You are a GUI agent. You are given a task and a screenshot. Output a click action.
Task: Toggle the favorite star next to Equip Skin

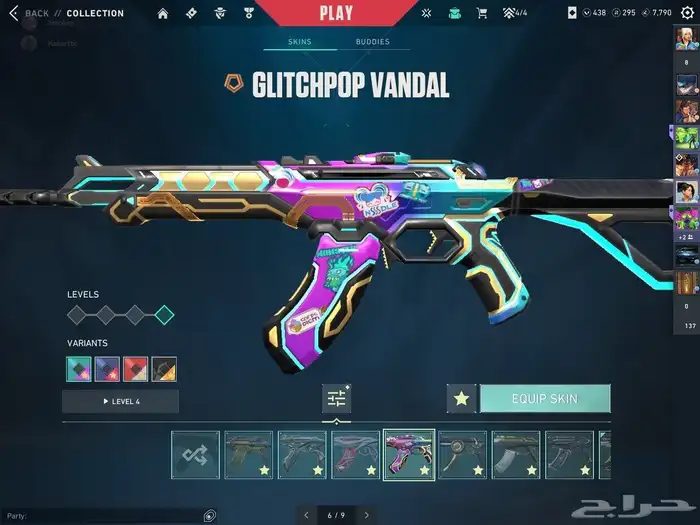pos(461,398)
